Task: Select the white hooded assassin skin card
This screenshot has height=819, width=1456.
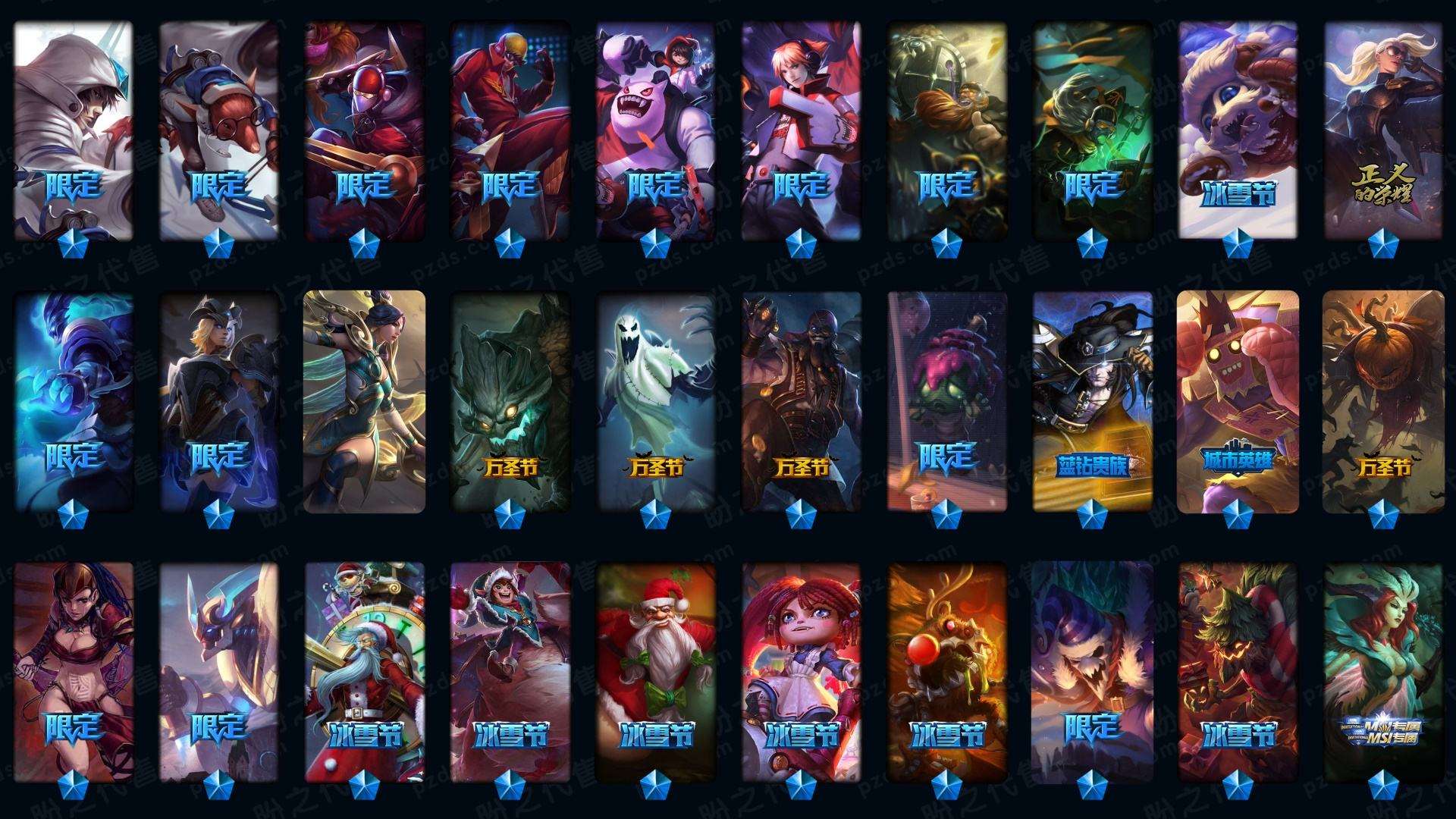Action: [x=74, y=129]
